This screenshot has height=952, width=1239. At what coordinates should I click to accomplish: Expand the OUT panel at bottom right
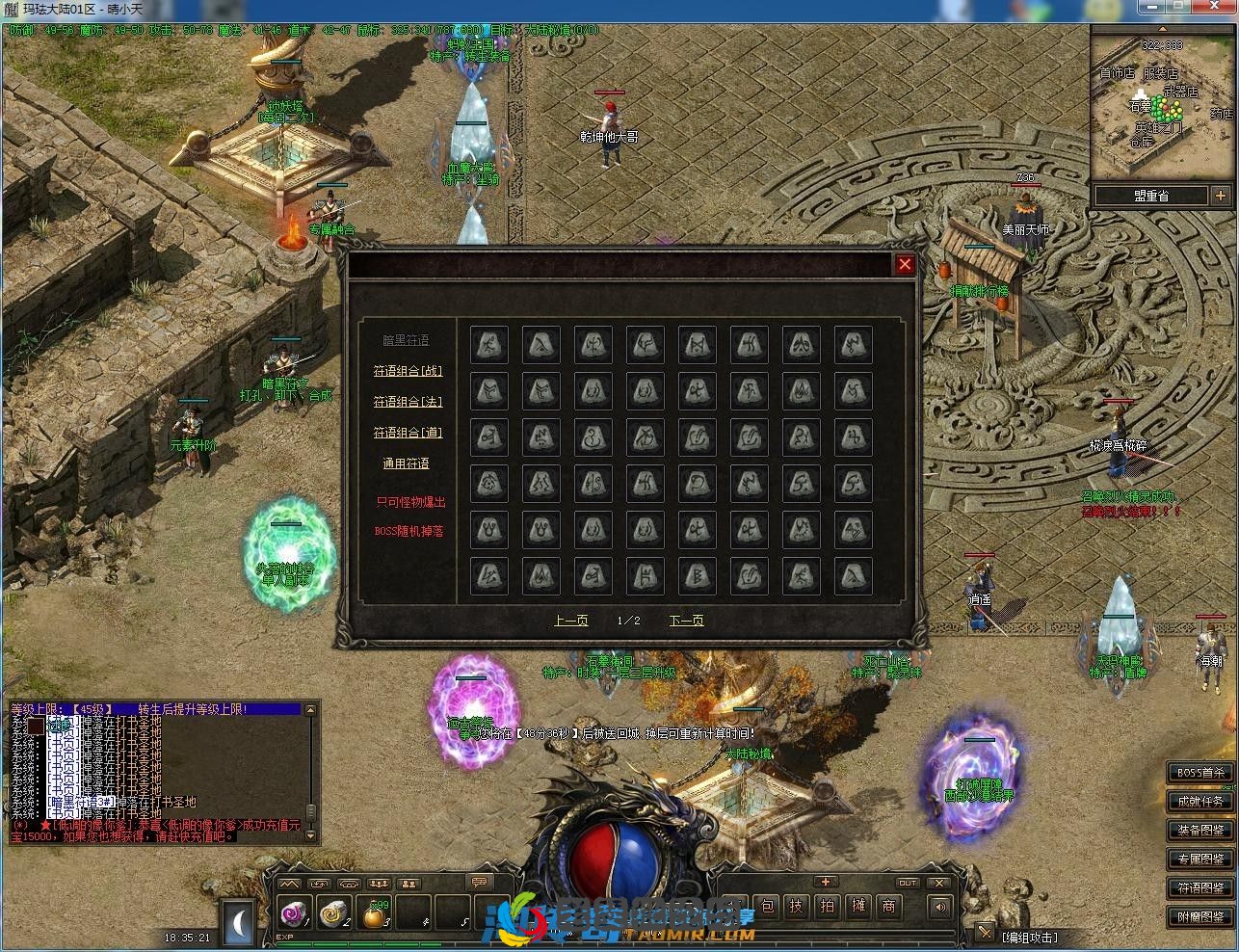click(x=908, y=882)
